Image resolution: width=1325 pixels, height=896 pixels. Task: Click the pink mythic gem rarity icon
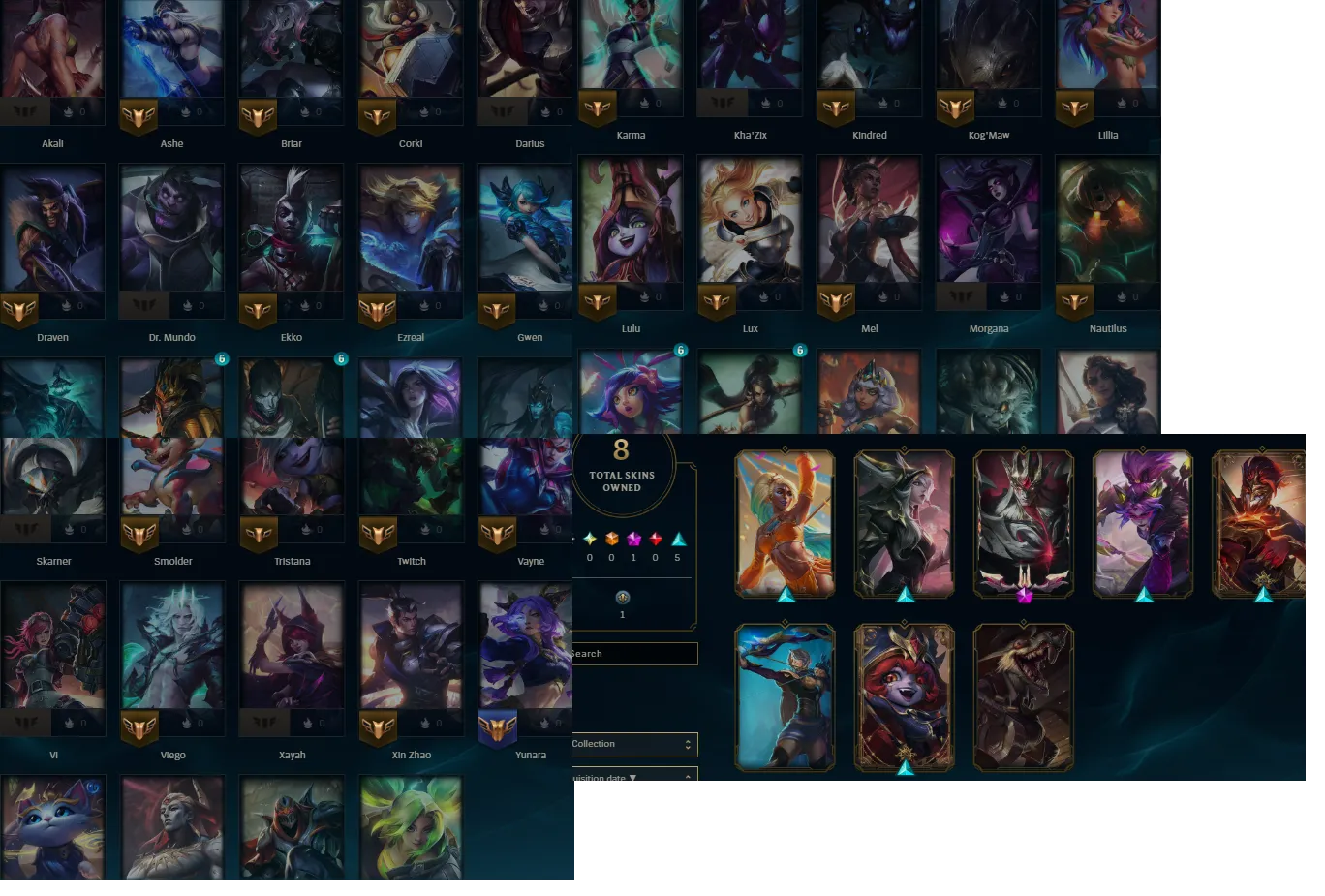coord(633,539)
